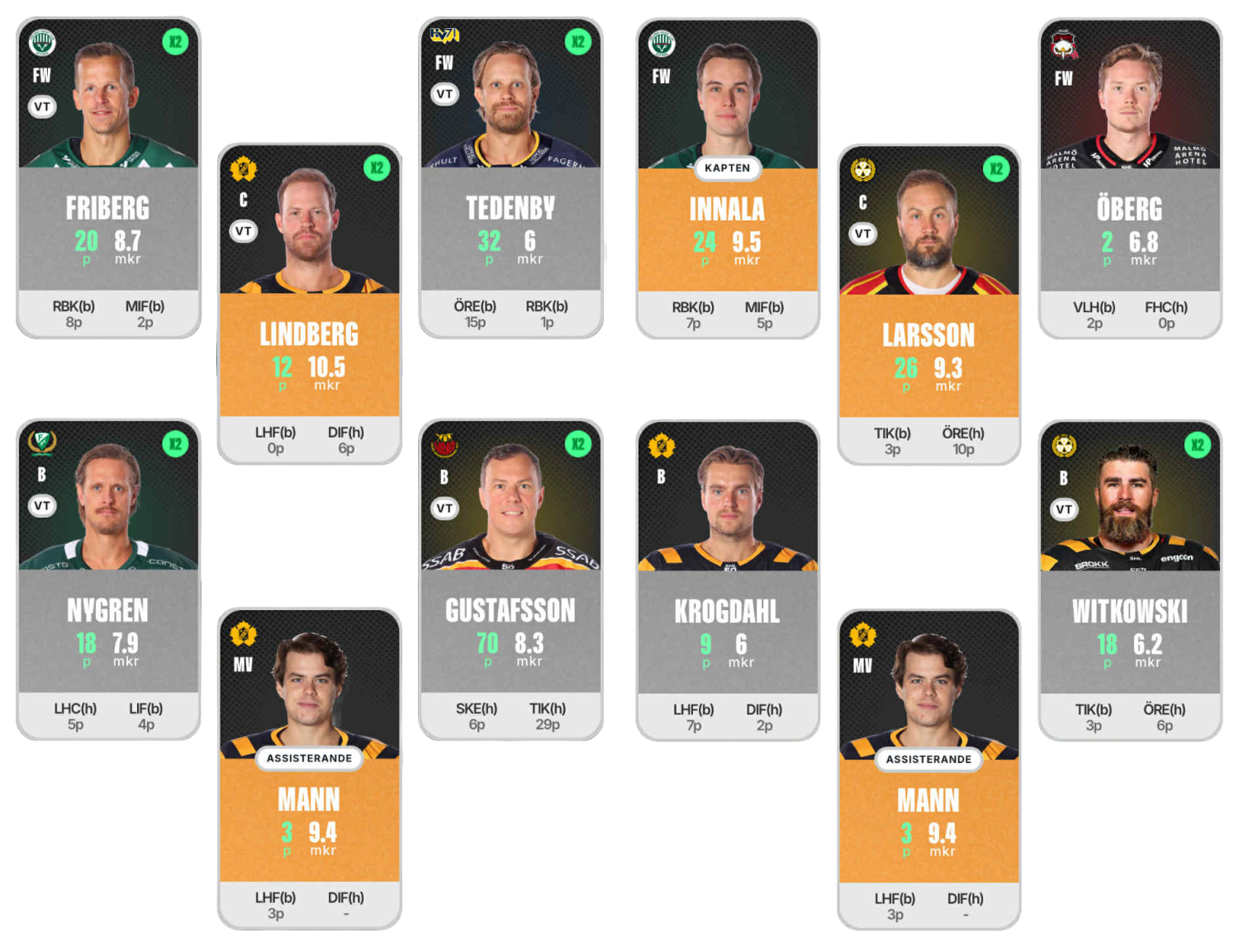Click the X2 badge on Tedenby's card
Viewport: 1239px width, 952px height.
coord(578,42)
